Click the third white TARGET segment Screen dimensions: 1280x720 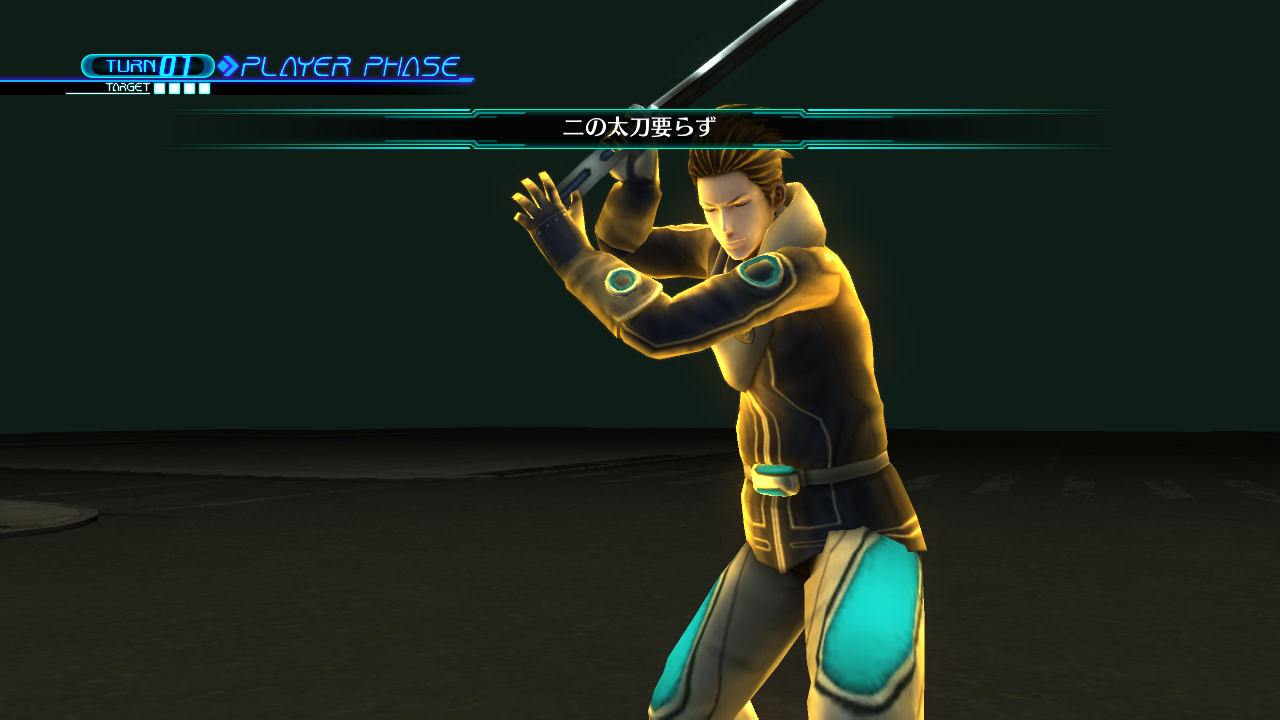pyautogui.click(x=189, y=88)
